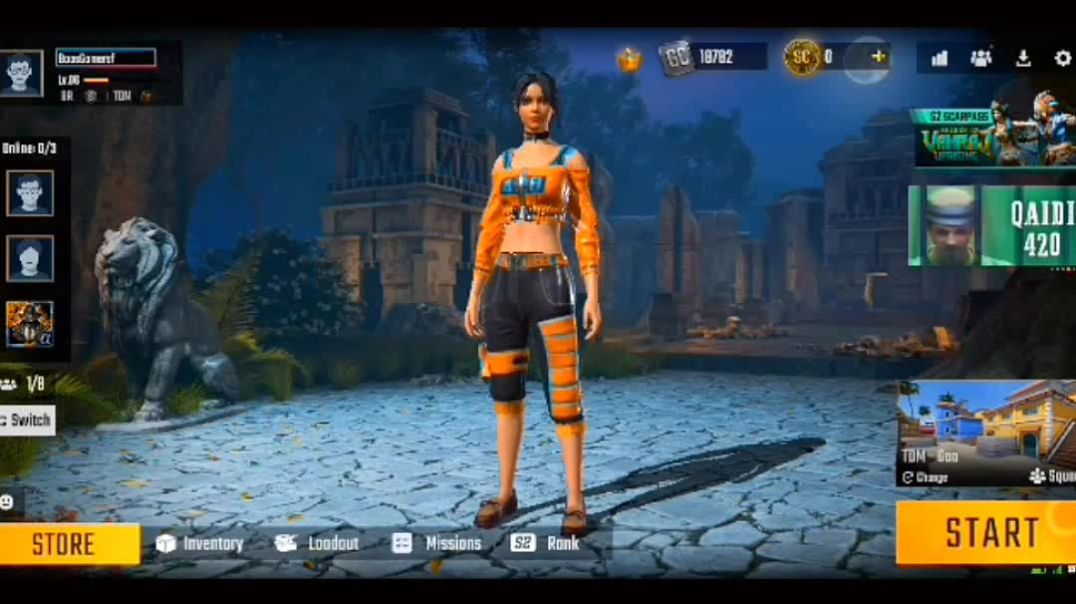Open the STORE
Image resolution: width=1076 pixels, height=604 pixels.
coord(64,544)
